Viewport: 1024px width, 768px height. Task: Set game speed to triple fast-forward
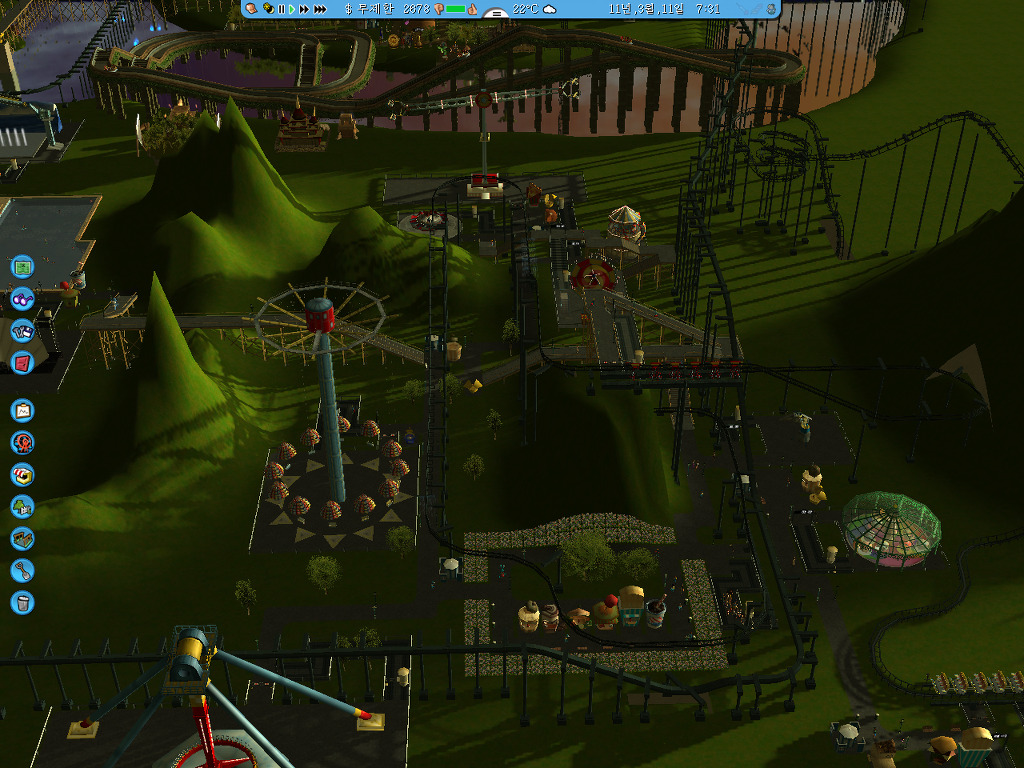point(320,9)
